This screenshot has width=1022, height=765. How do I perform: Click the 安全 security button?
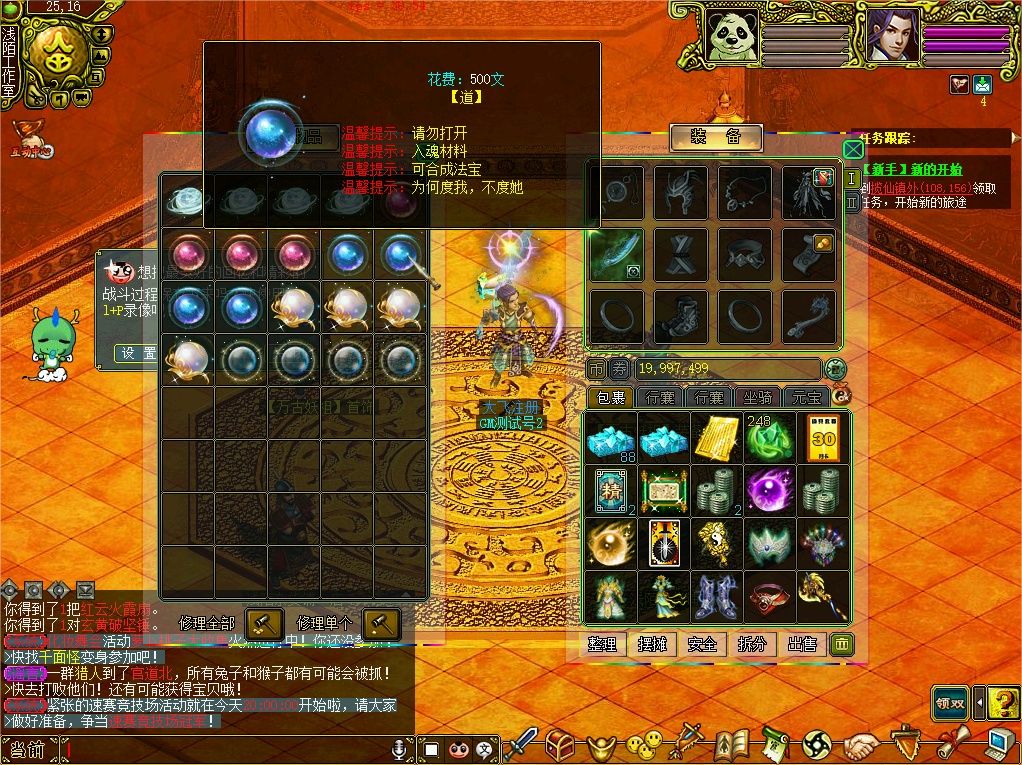[x=702, y=644]
